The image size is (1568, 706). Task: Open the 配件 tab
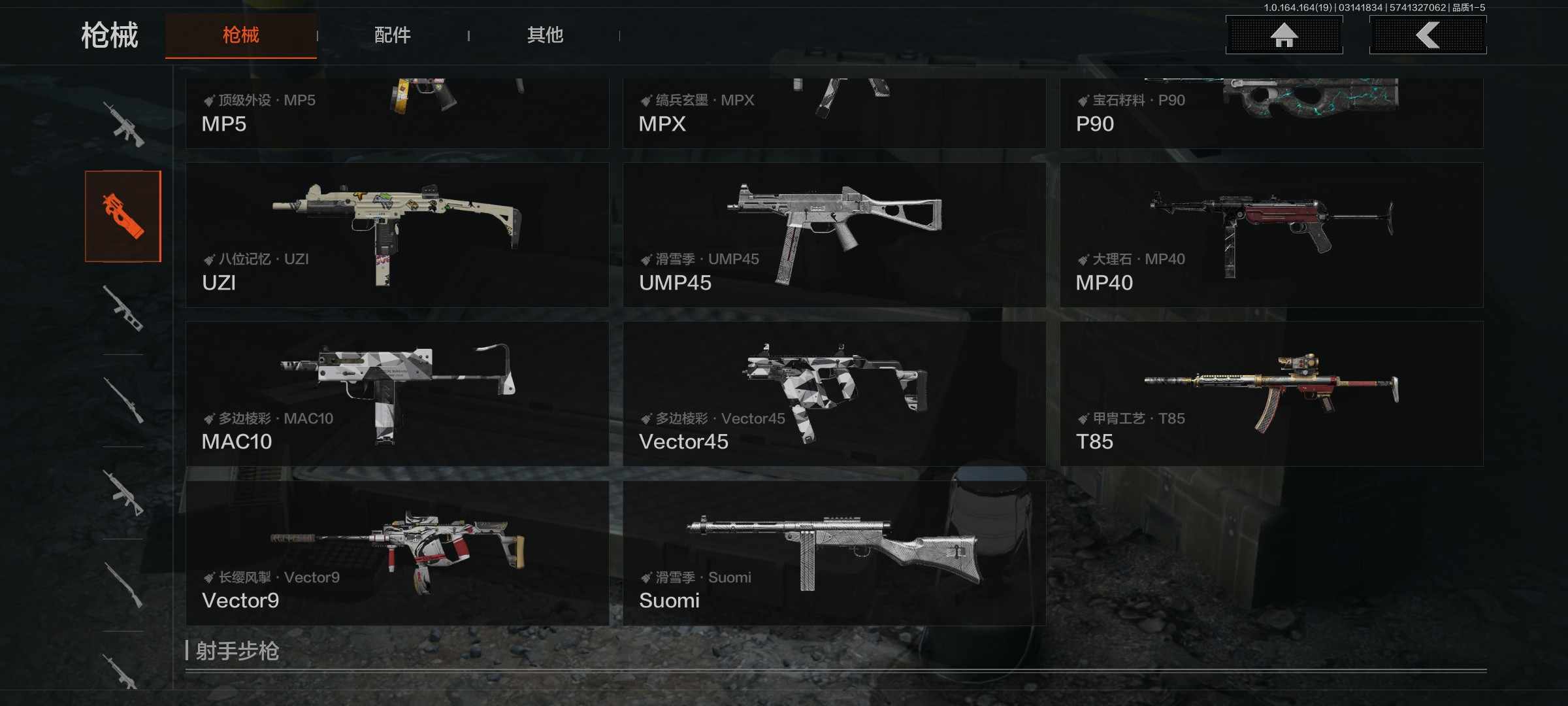click(392, 35)
